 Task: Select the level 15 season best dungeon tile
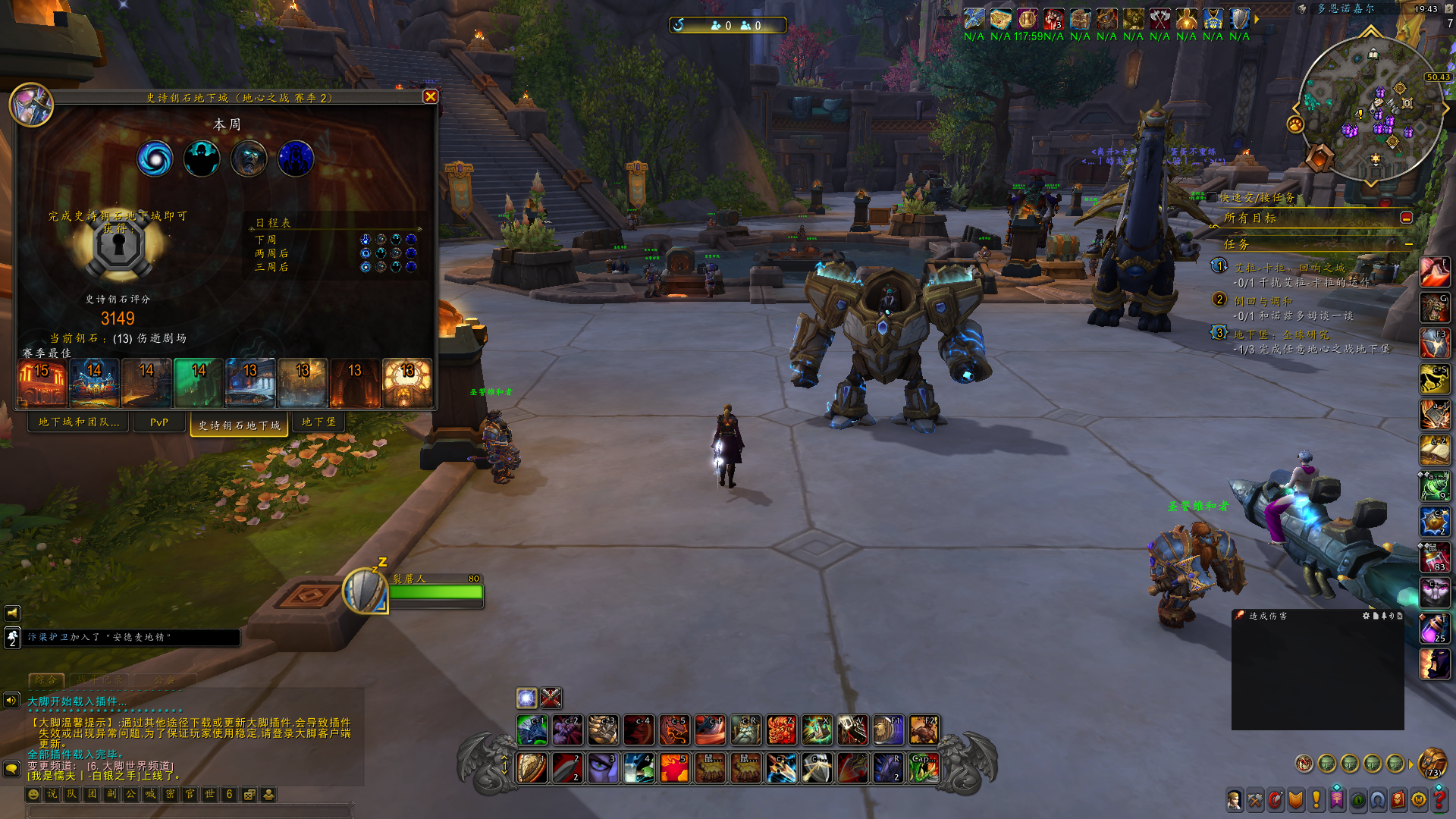click(x=42, y=383)
